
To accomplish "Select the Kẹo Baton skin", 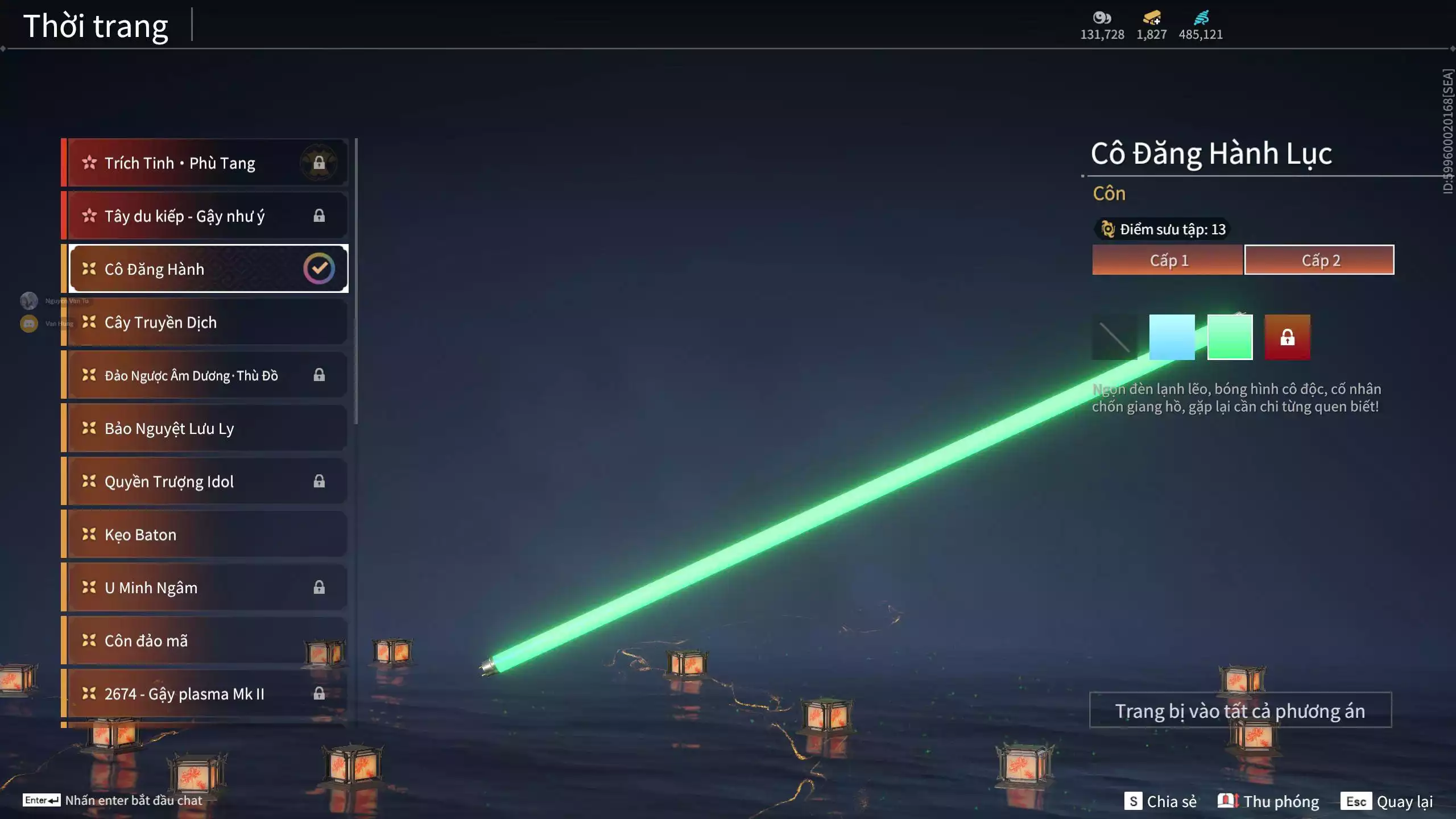I will (205, 535).
